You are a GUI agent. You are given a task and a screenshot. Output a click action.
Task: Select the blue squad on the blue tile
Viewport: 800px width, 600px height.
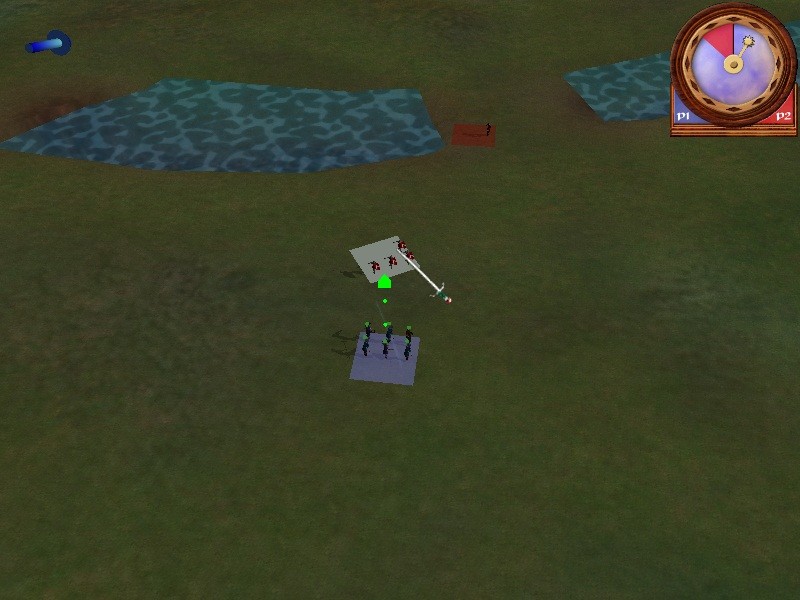coord(387,343)
